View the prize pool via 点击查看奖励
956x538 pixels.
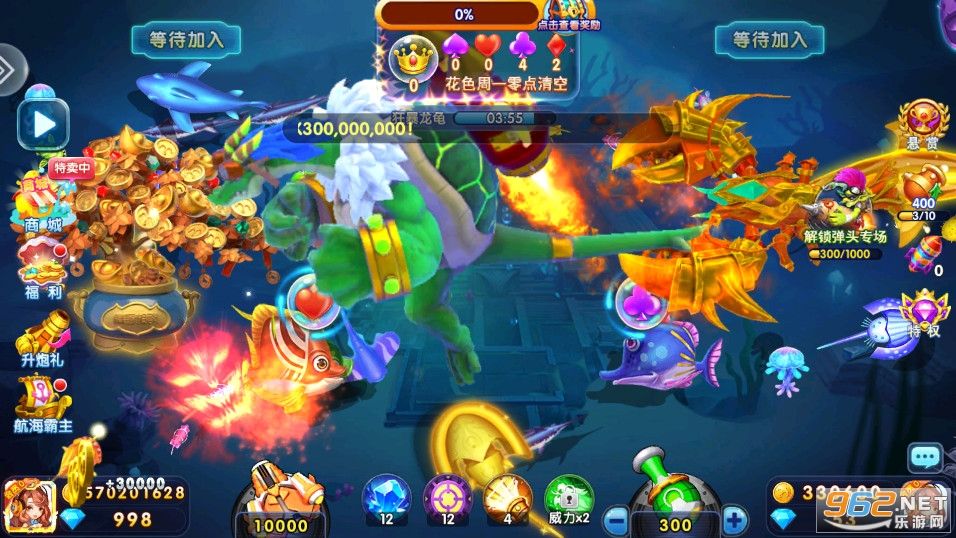[568, 17]
